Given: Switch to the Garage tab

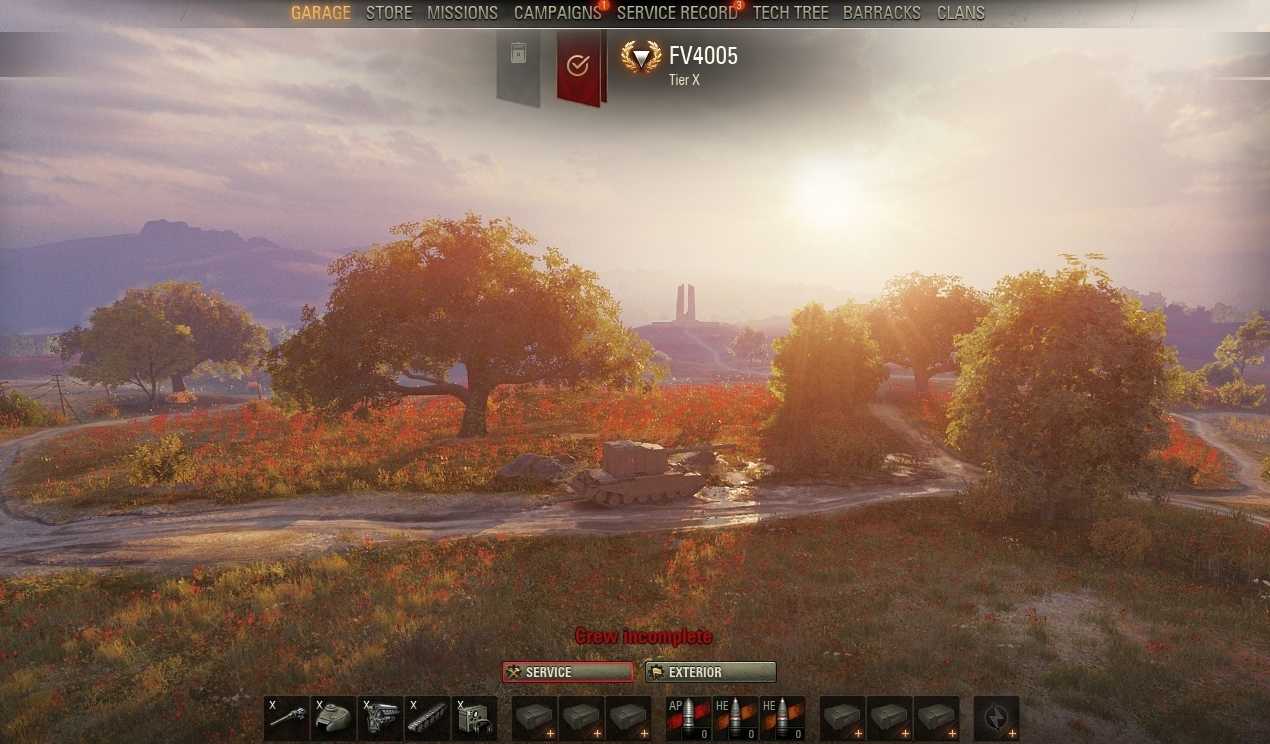Looking at the screenshot, I should click(x=320, y=13).
